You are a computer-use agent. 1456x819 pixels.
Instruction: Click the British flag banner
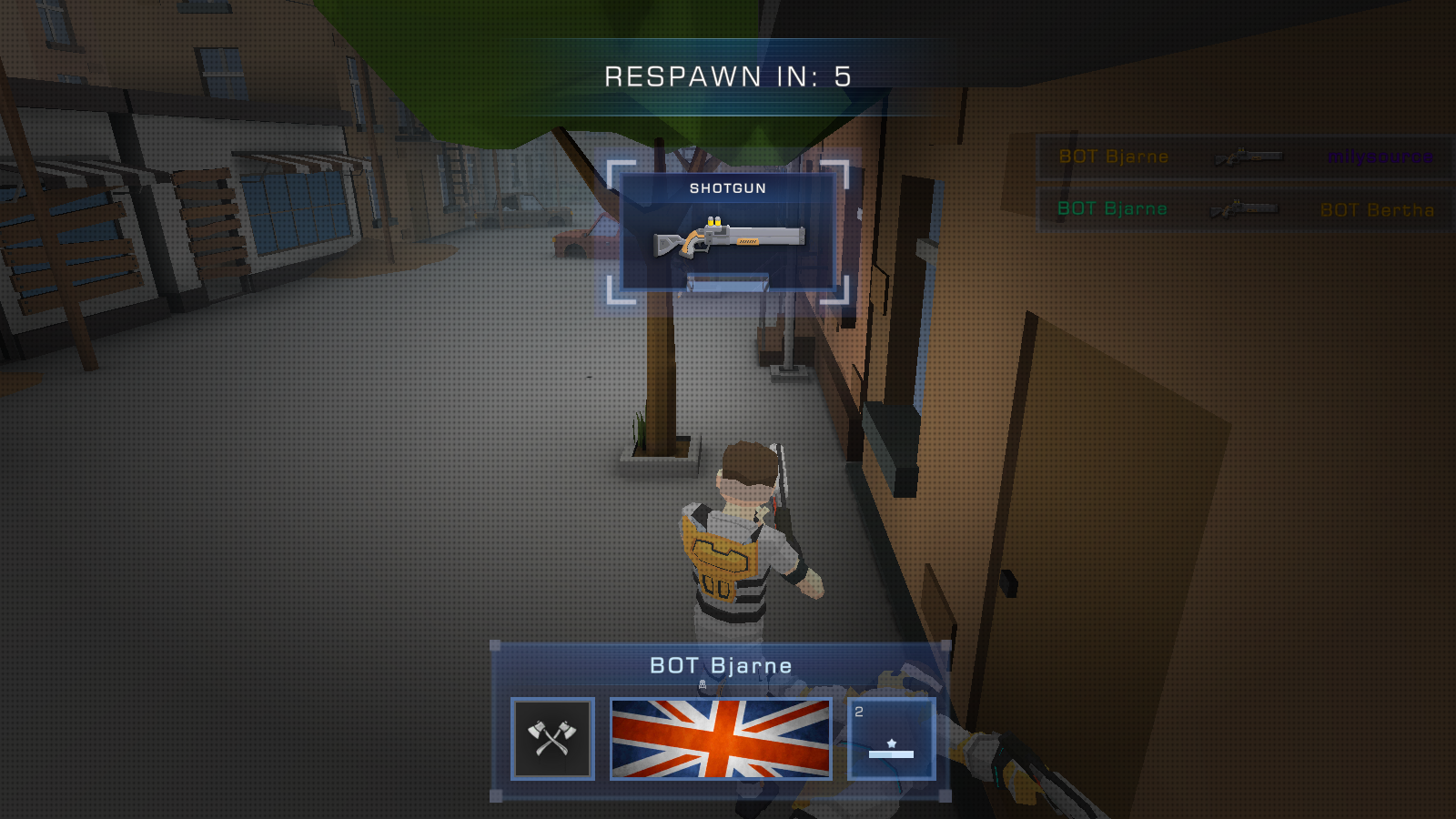[721, 738]
